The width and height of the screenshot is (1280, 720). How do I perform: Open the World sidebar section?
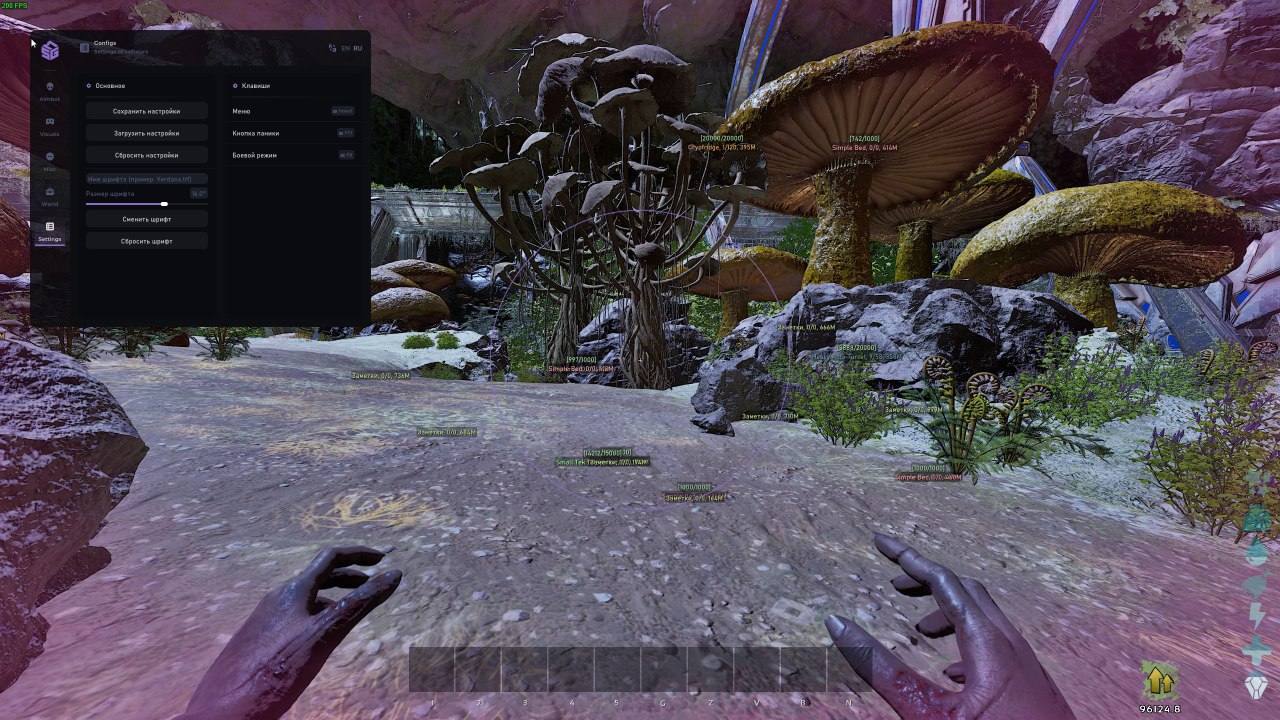pos(50,192)
